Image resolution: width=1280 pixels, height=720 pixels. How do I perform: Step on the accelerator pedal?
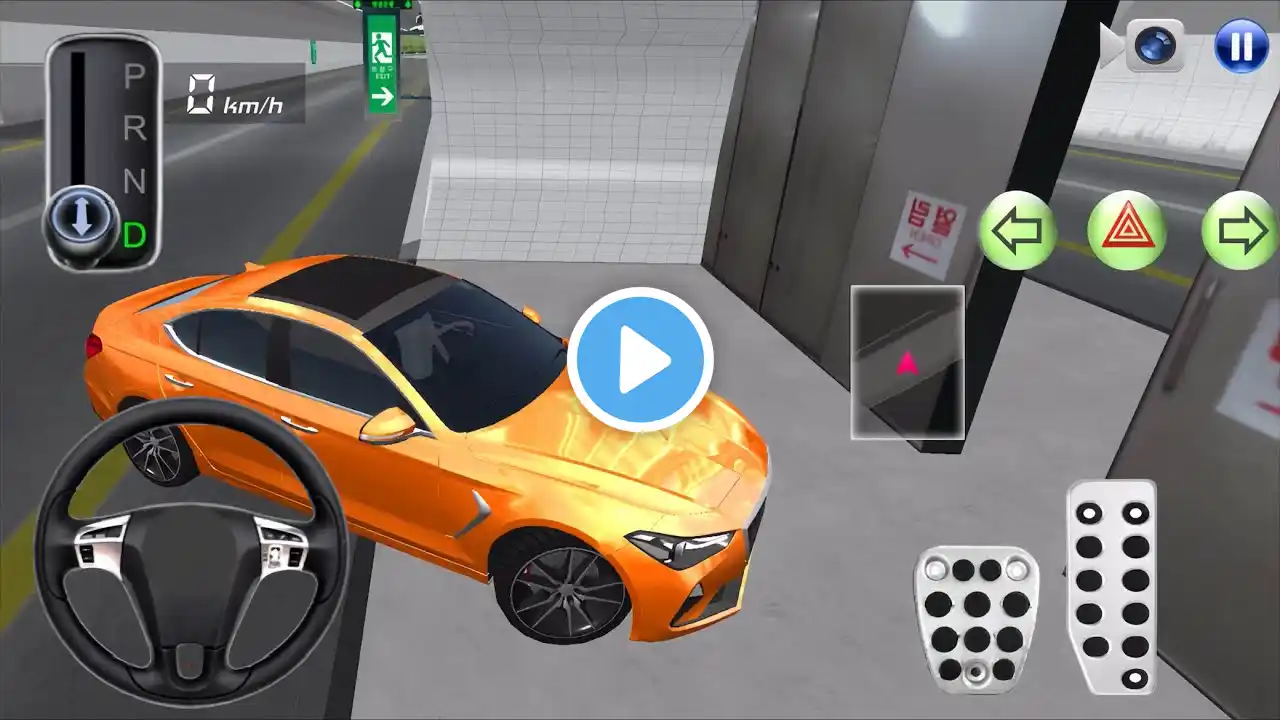point(1111,585)
